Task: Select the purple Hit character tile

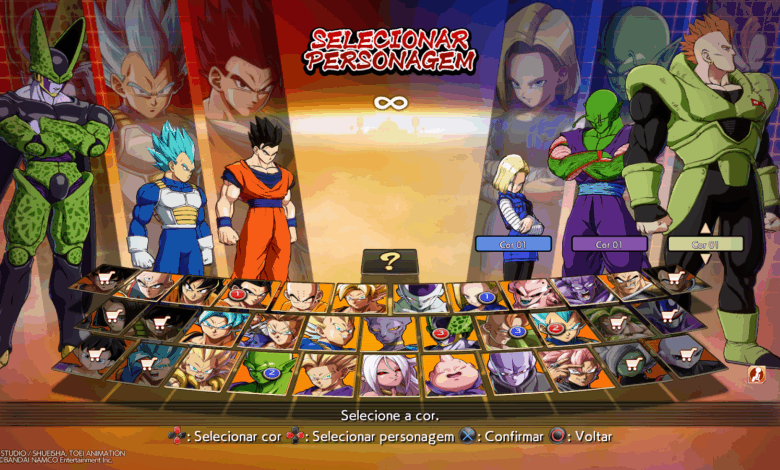Action: [x=512, y=371]
